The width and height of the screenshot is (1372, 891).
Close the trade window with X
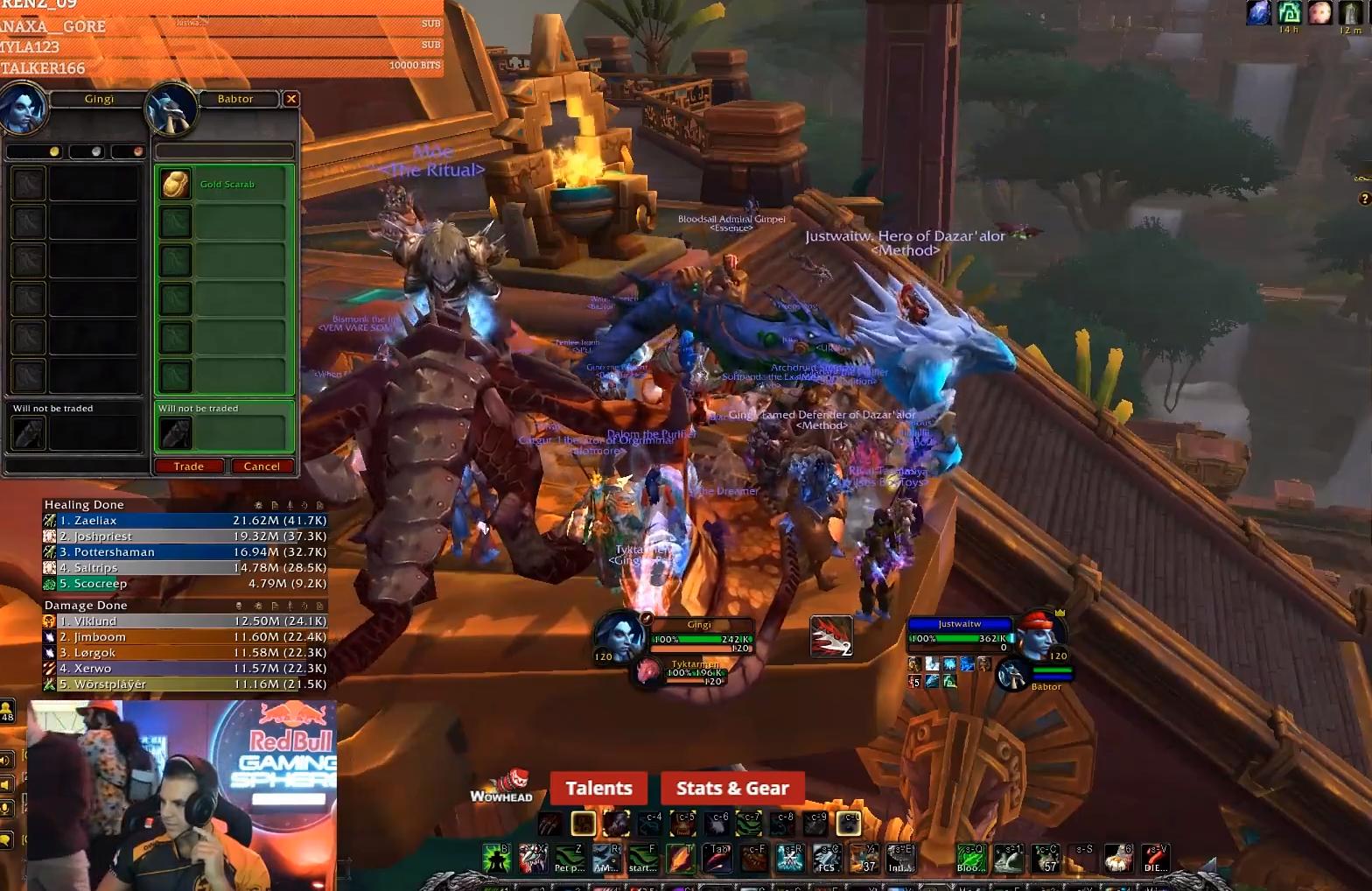pyautogui.click(x=291, y=99)
